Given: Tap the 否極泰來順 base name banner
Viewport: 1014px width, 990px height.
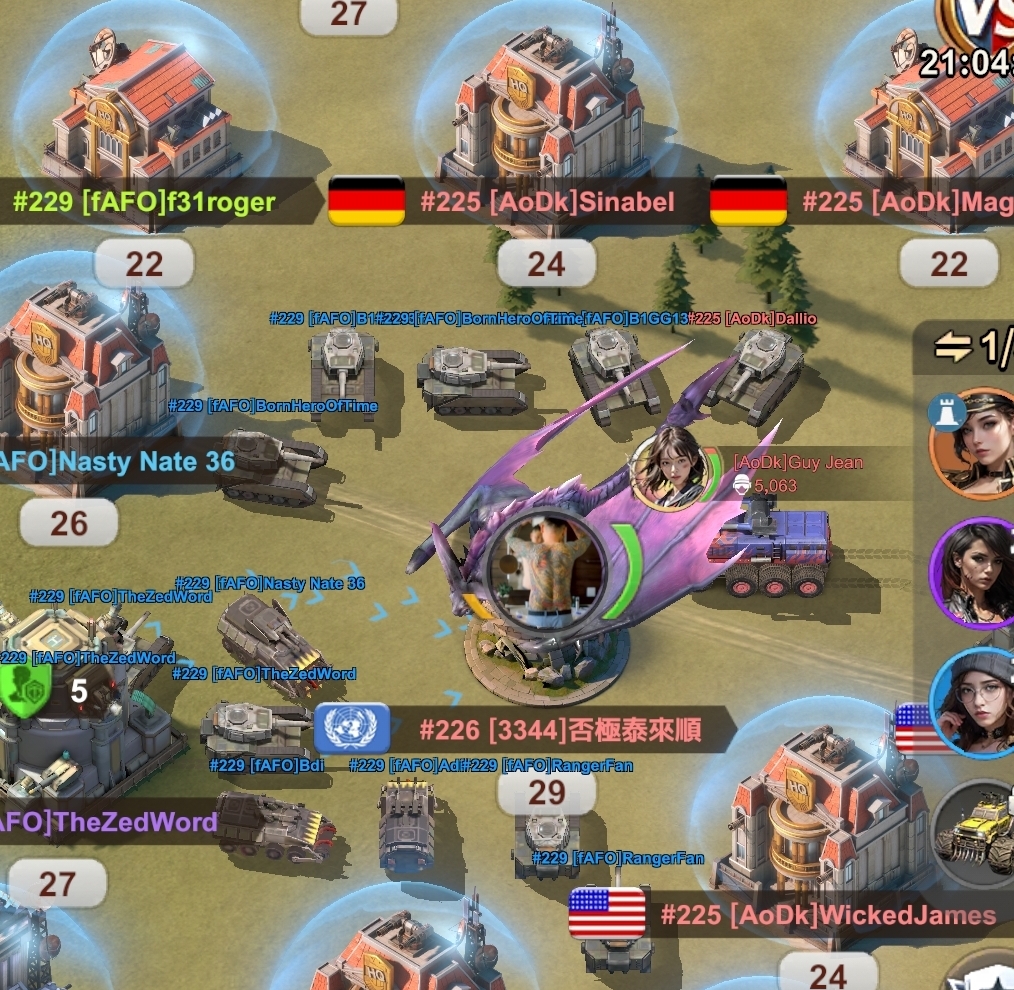Looking at the screenshot, I should pos(560,728).
